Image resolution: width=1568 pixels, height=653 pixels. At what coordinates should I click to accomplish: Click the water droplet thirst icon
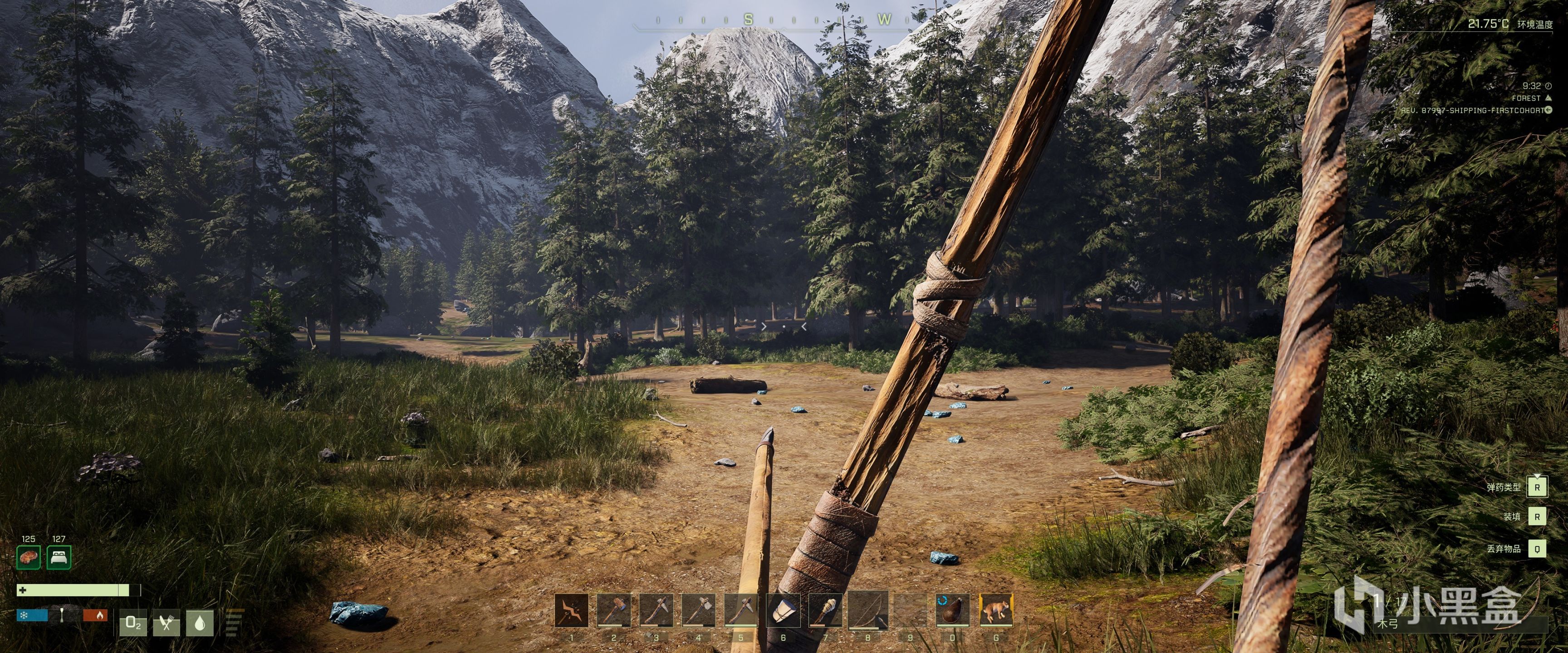click(x=200, y=623)
